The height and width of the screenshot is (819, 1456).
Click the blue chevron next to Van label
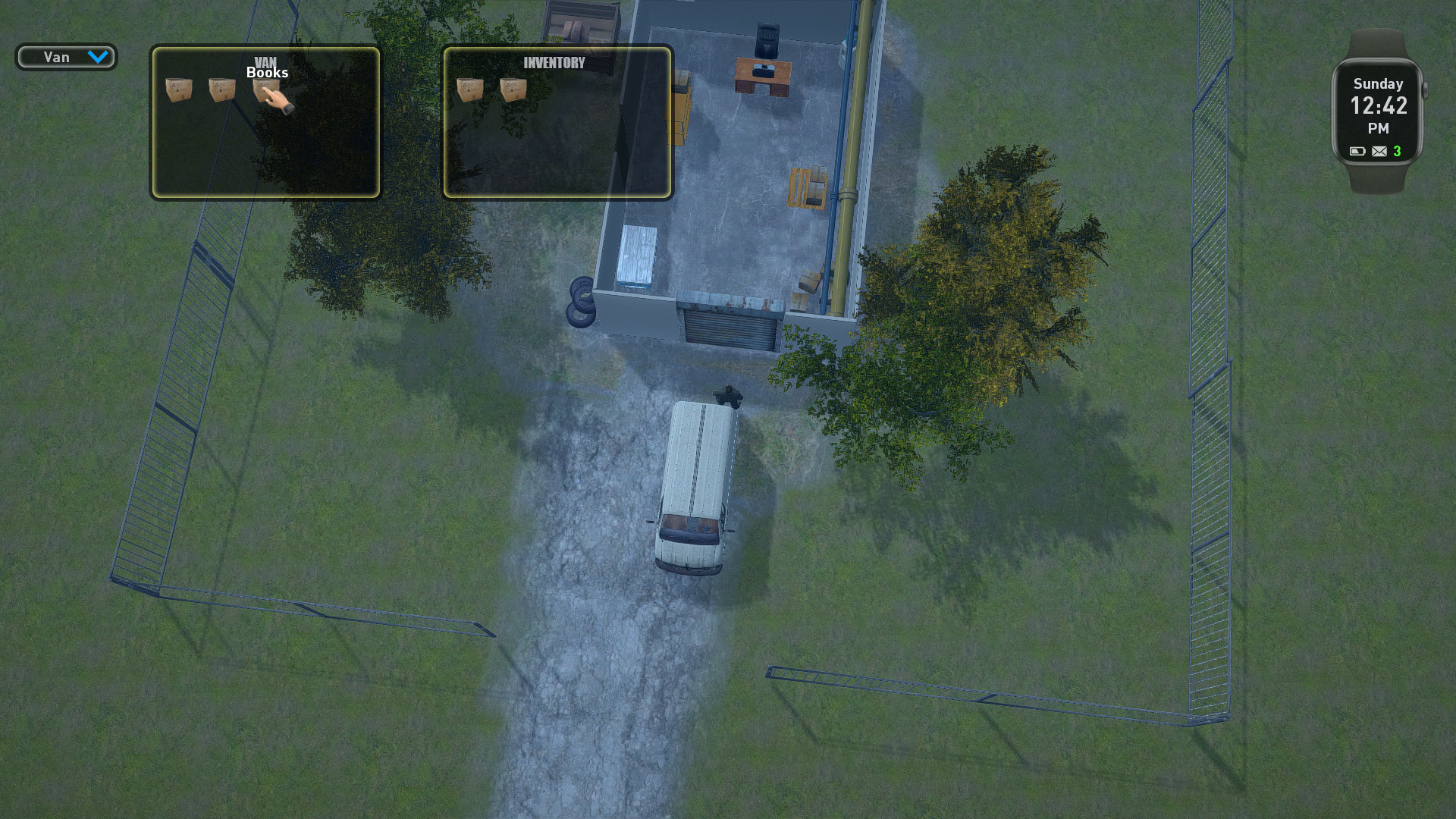point(99,57)
